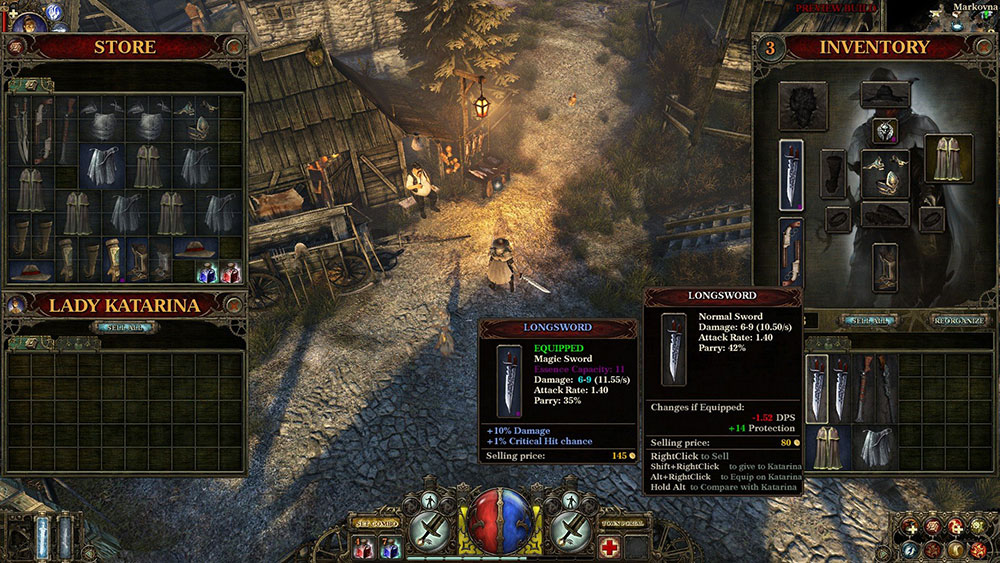This screenshot has height=563, width=1000.
Task: Select the equipped boots slot
Action: 885,267
